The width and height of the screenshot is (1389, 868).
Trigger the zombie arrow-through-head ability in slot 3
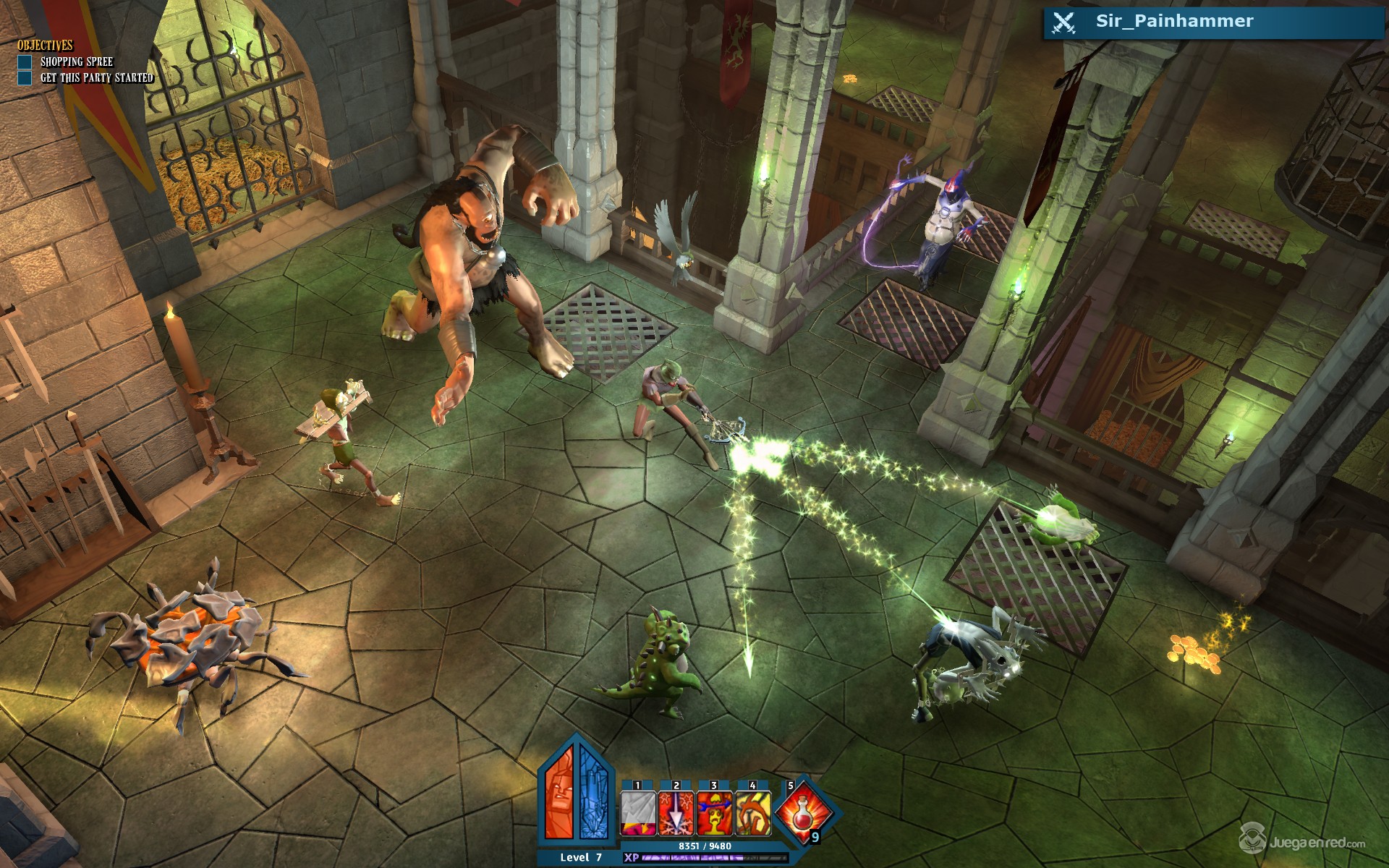pos(715,813)
